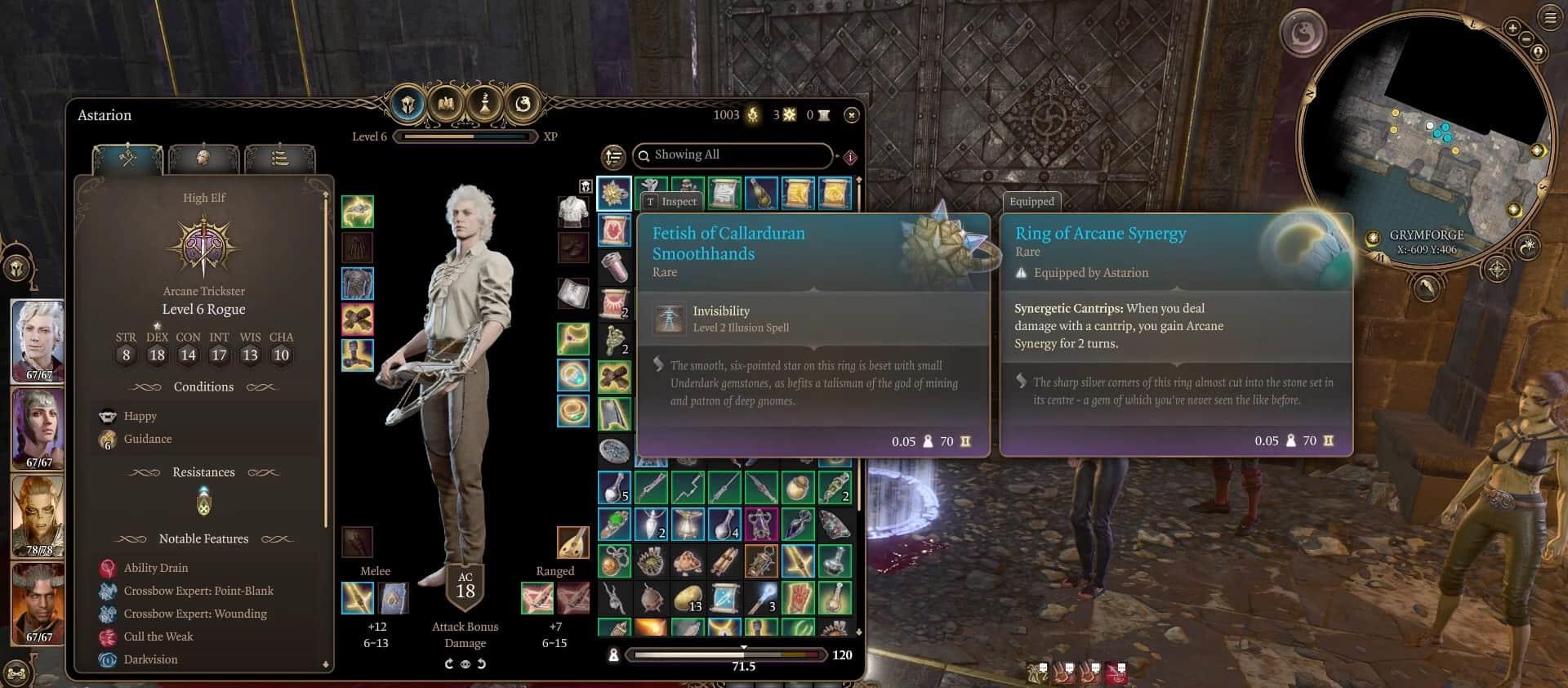Toggle the helmet visibility icon above clothing
The image size is (1568, 688).
coord(585,186)
